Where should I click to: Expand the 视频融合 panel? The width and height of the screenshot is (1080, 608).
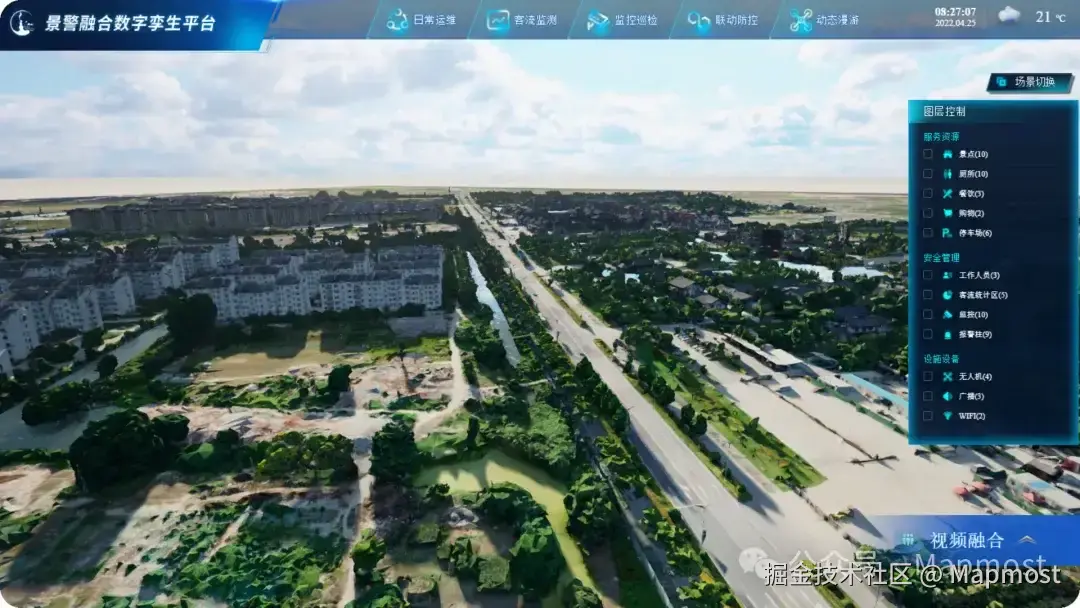click(1026, 540)
